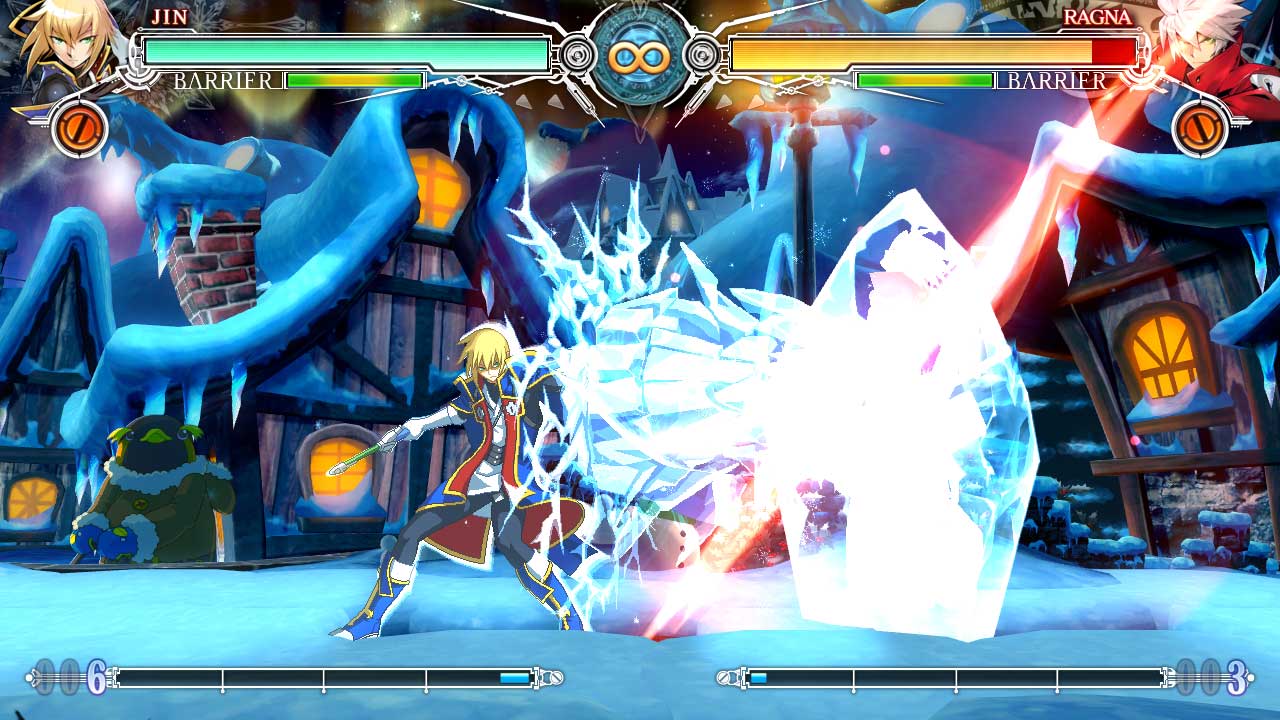Click the clock ornament atop the timer
This screenshot has width=1280, height=720.
tap(640, 8)
